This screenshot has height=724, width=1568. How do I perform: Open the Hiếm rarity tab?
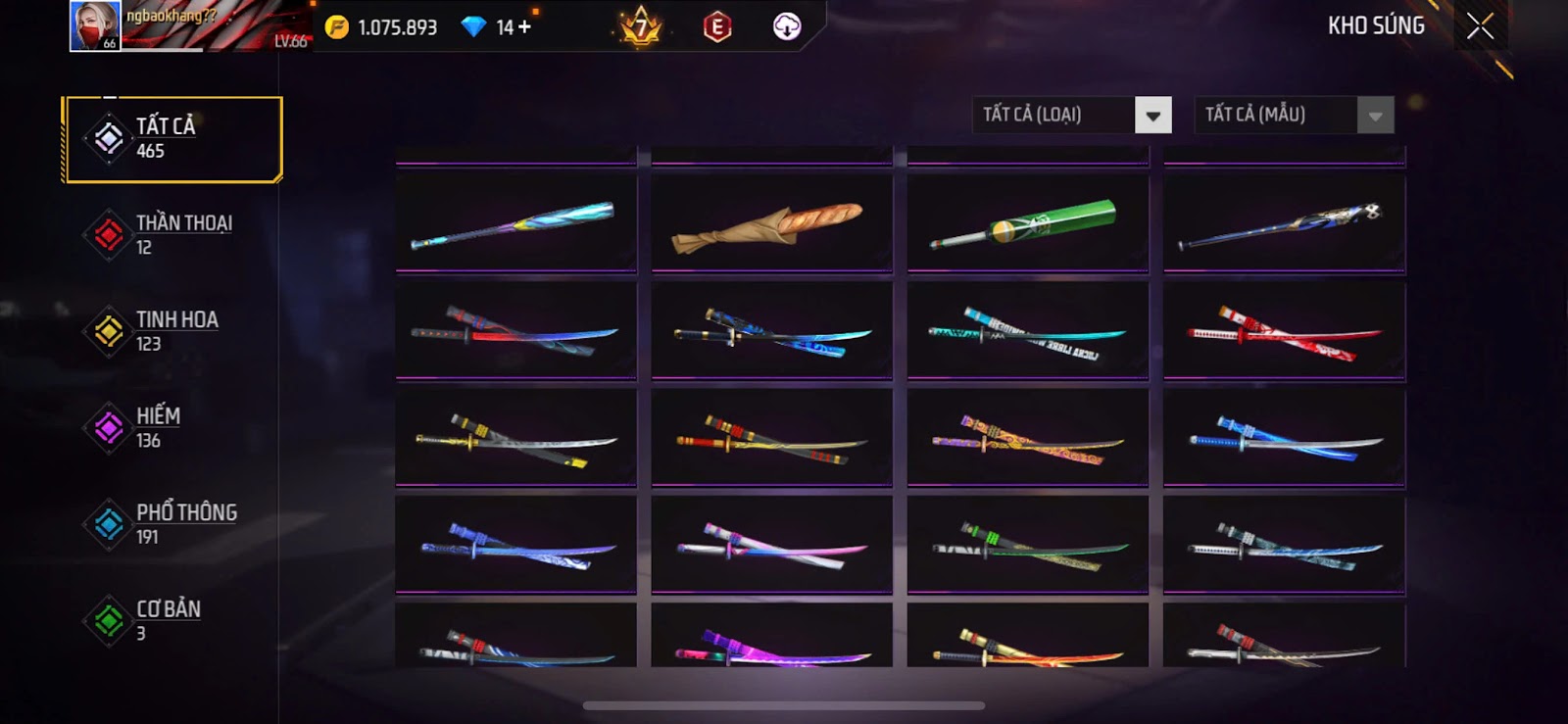[x=172, y=428]
